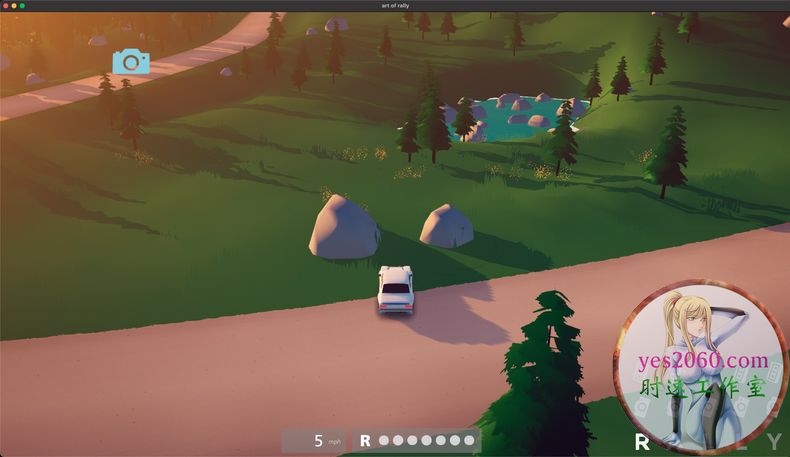
Task: Open photo mode with the camera icon
Action: coord(131,62)
